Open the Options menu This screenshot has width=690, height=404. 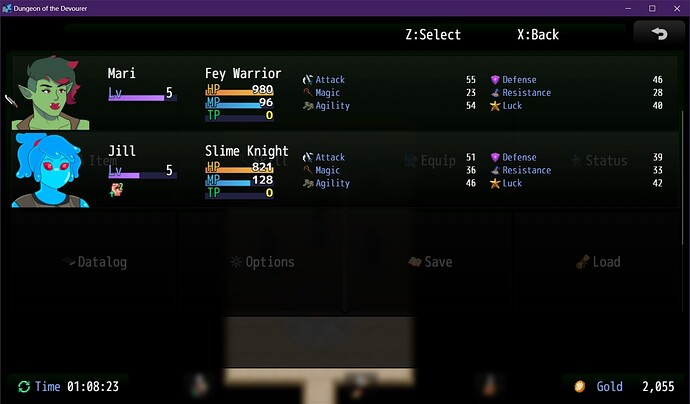(x=262, y=262)
